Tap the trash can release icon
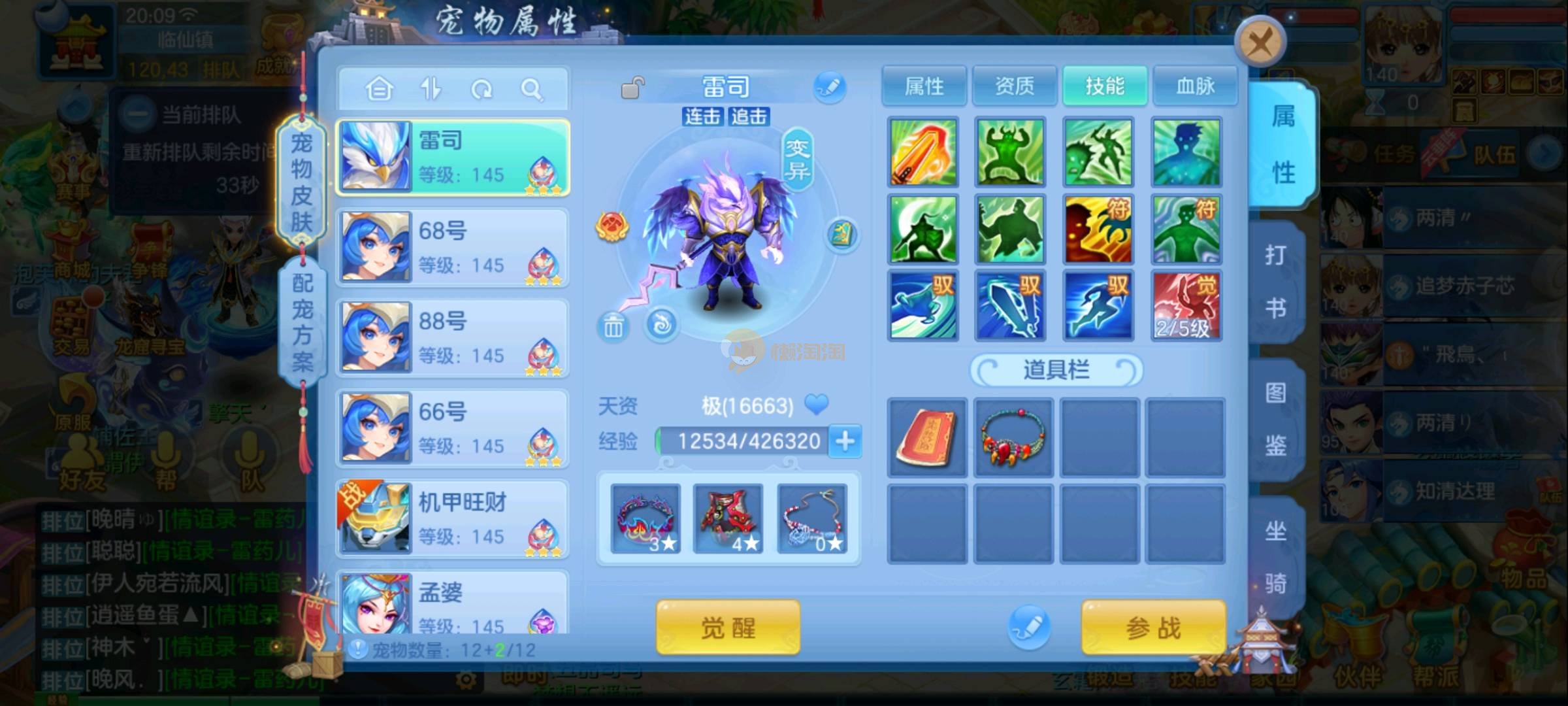The height and width of the screenshot is (706, 1568). (613, 326)
